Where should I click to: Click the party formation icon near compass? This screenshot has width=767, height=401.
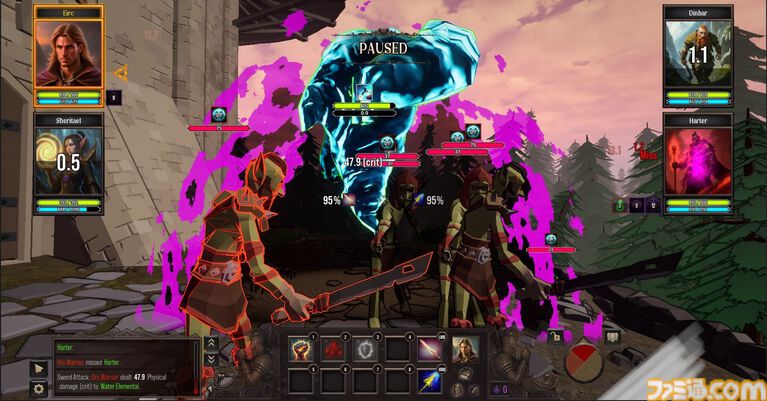point(613,337)
